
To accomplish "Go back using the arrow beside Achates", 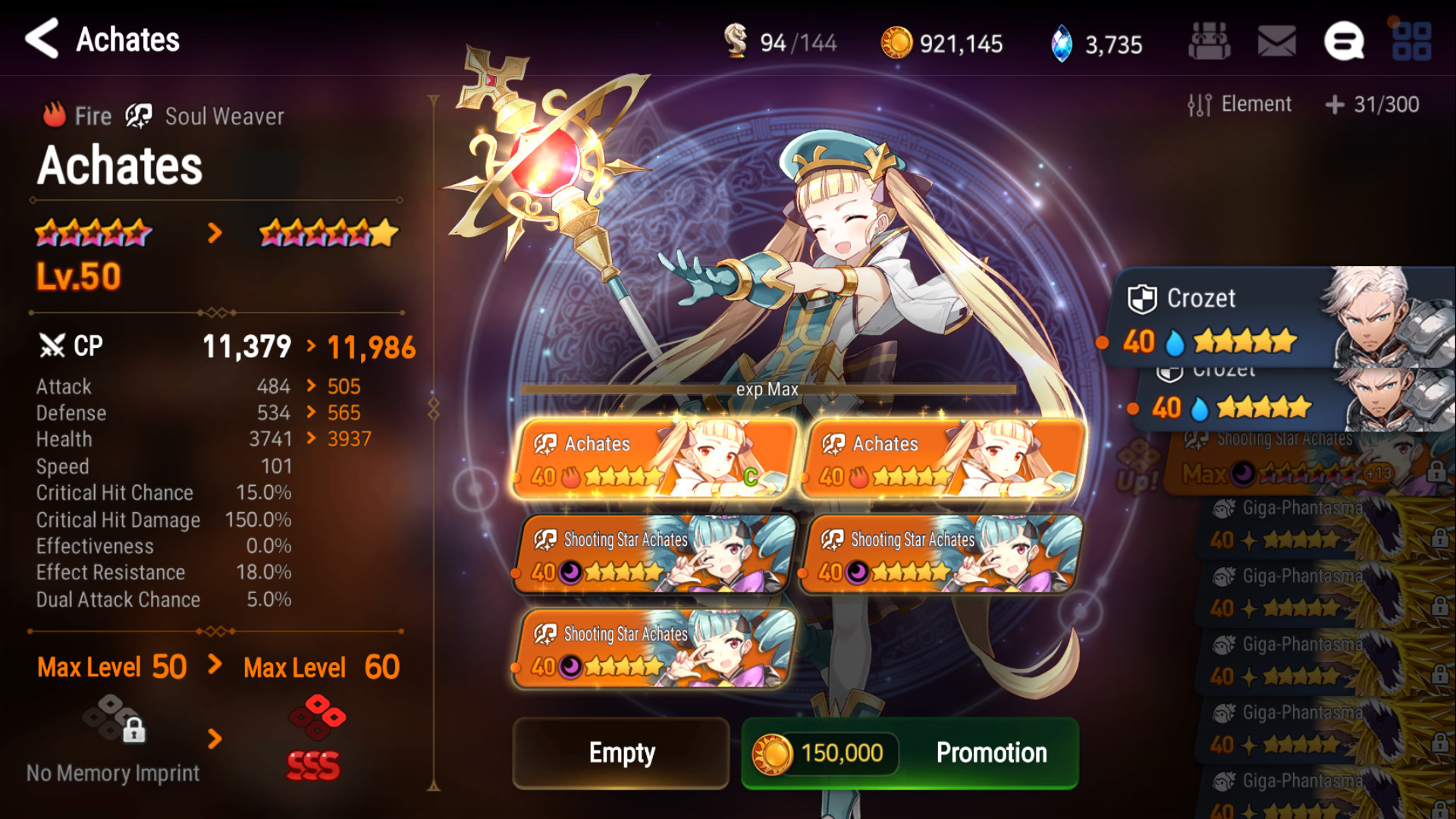I will 42,39.
